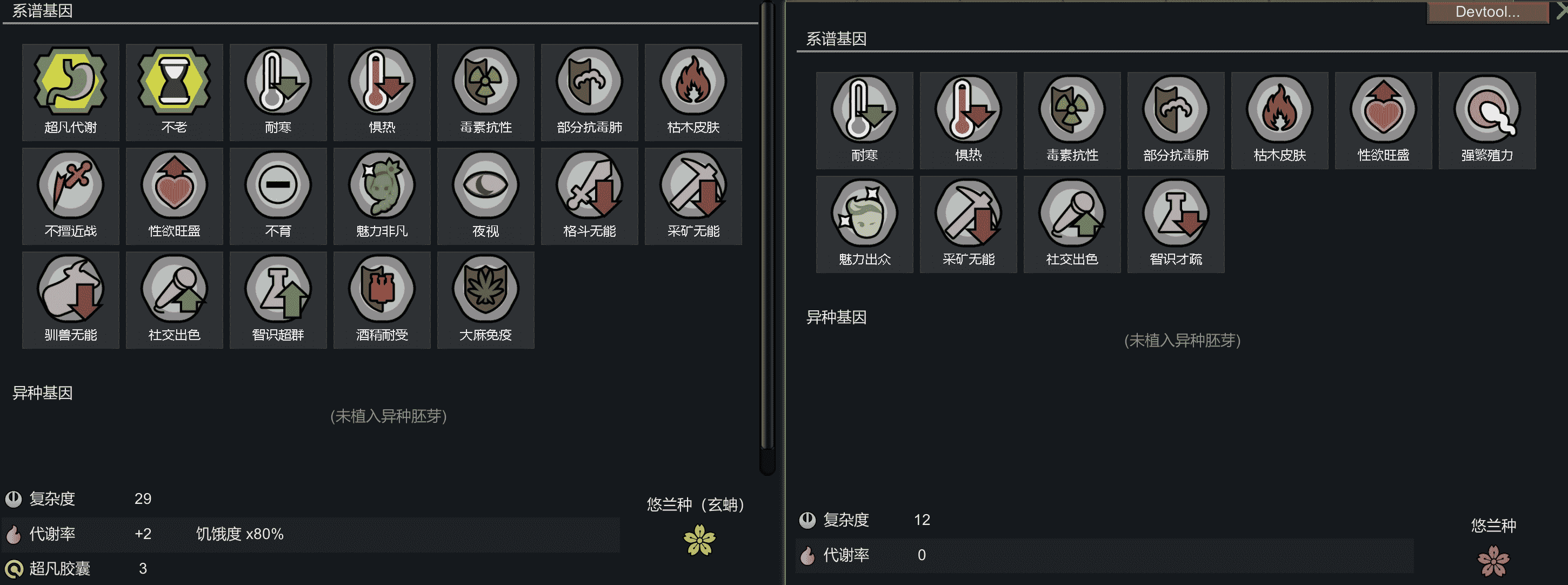Select the 耐寒 gene in the left panel
The image size is (1568, 585).
[x=278, y=91]
